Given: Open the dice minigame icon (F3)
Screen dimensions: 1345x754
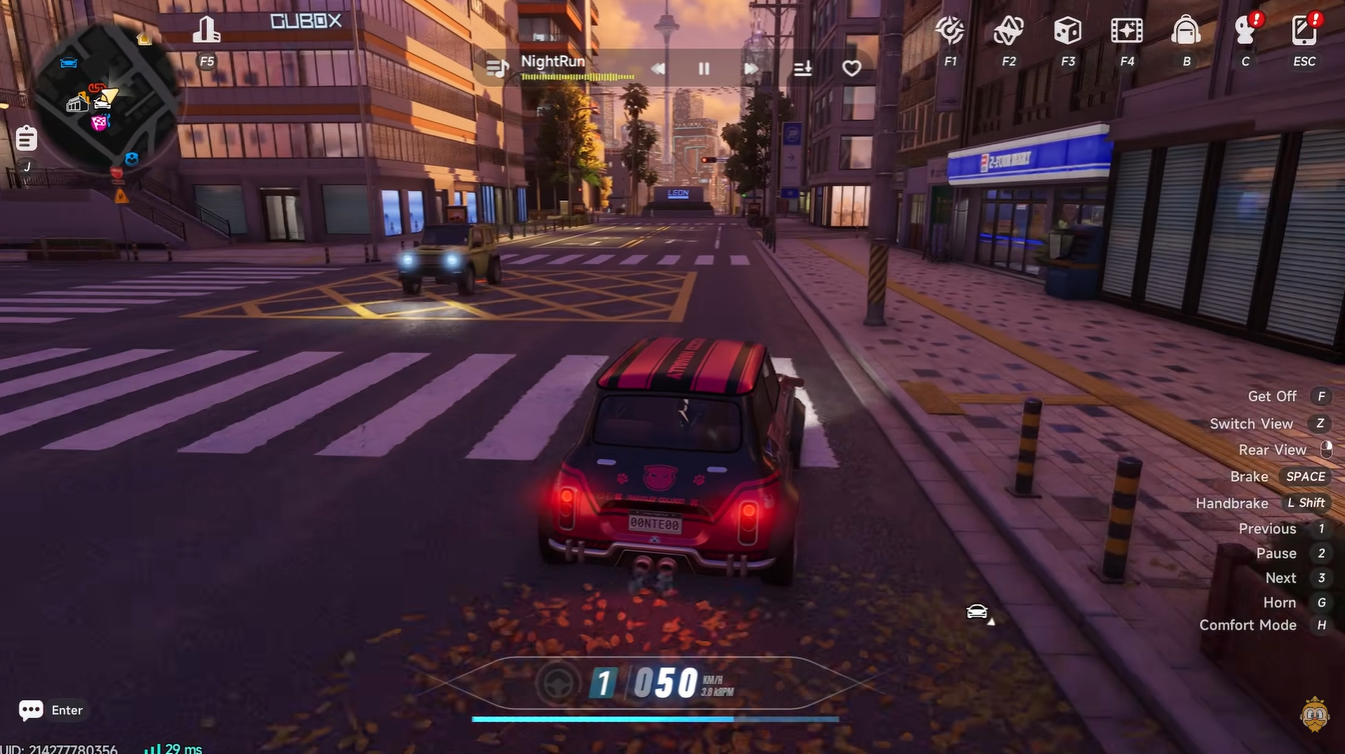Looking at the screenshot, I should [x=1066, y=31].
